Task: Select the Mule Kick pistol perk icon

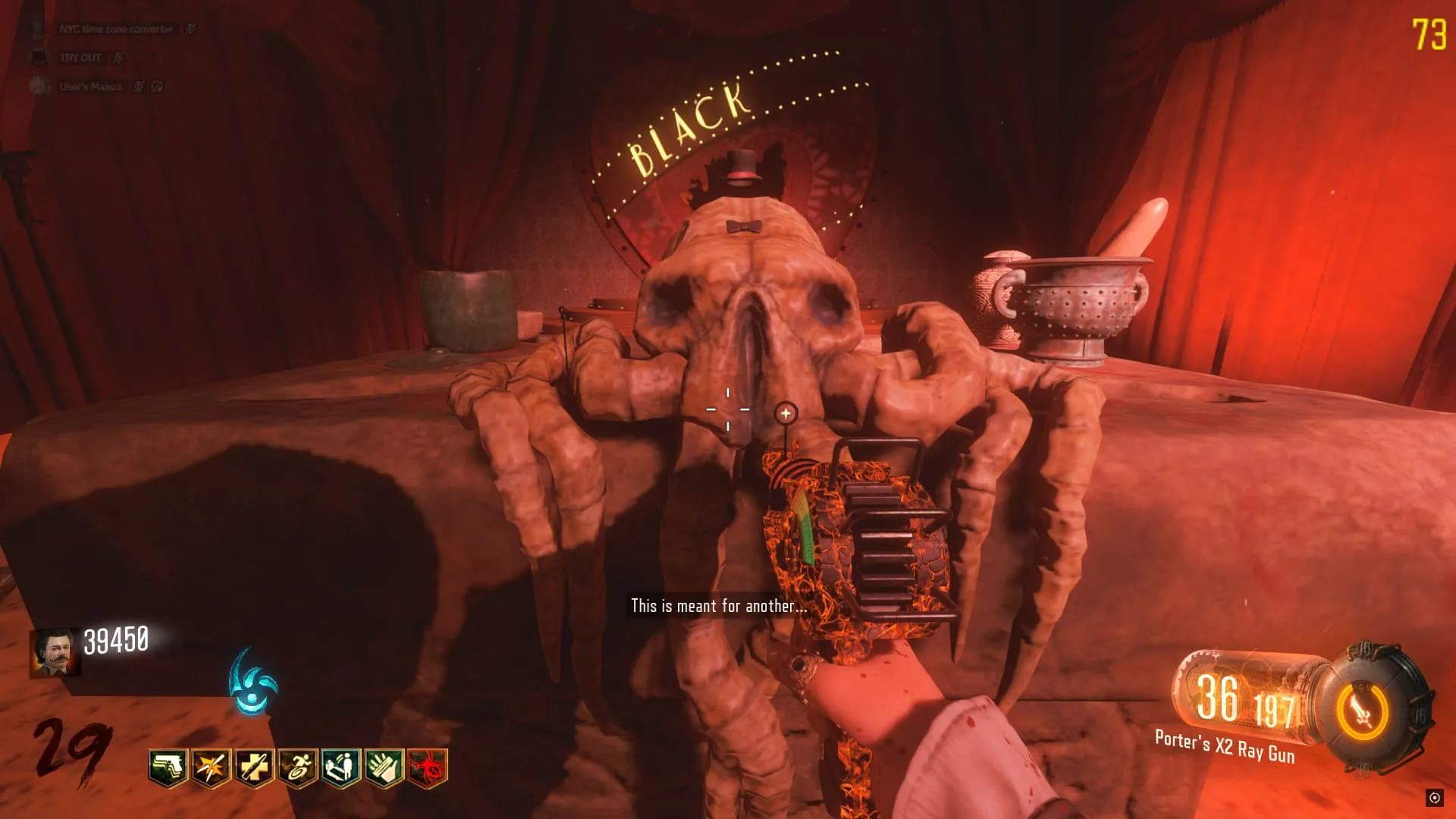Action: coord(168,768)
